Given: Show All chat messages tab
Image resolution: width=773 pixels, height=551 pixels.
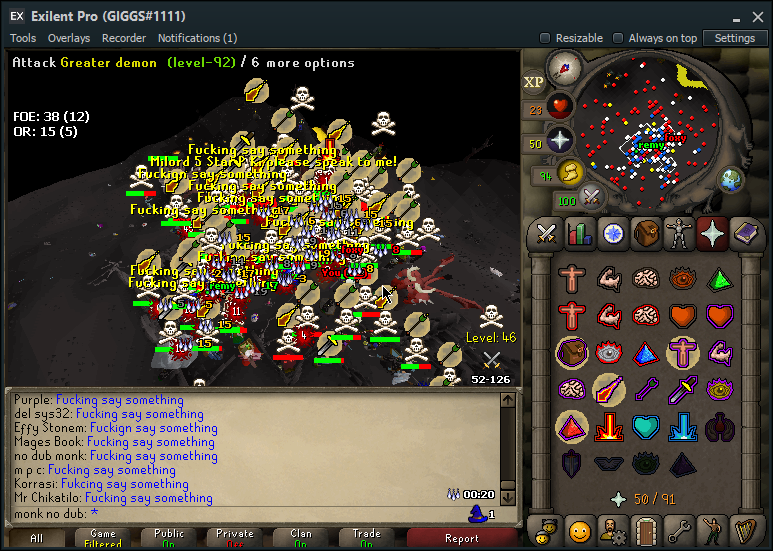Looking at the screenshot, I should pos(37,538).
